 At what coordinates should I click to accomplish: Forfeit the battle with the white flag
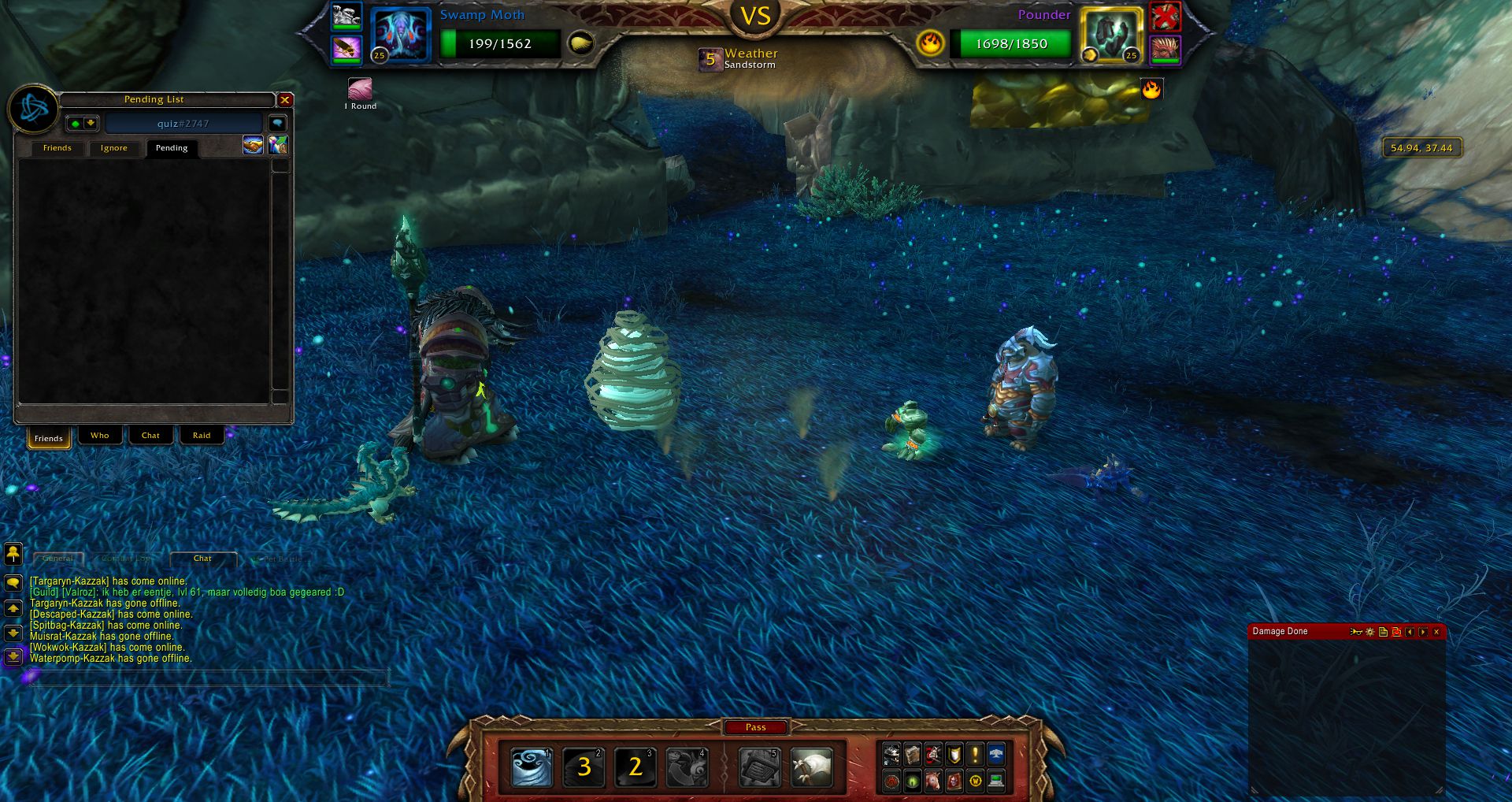coord(811,767)
